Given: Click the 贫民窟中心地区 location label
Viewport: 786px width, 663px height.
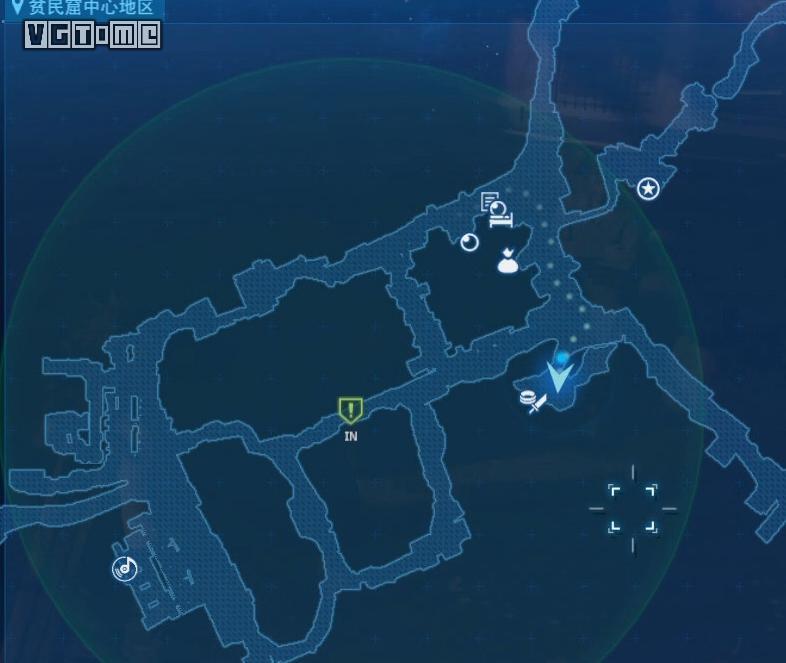Looking at the screenshot, I should point(90,8).
